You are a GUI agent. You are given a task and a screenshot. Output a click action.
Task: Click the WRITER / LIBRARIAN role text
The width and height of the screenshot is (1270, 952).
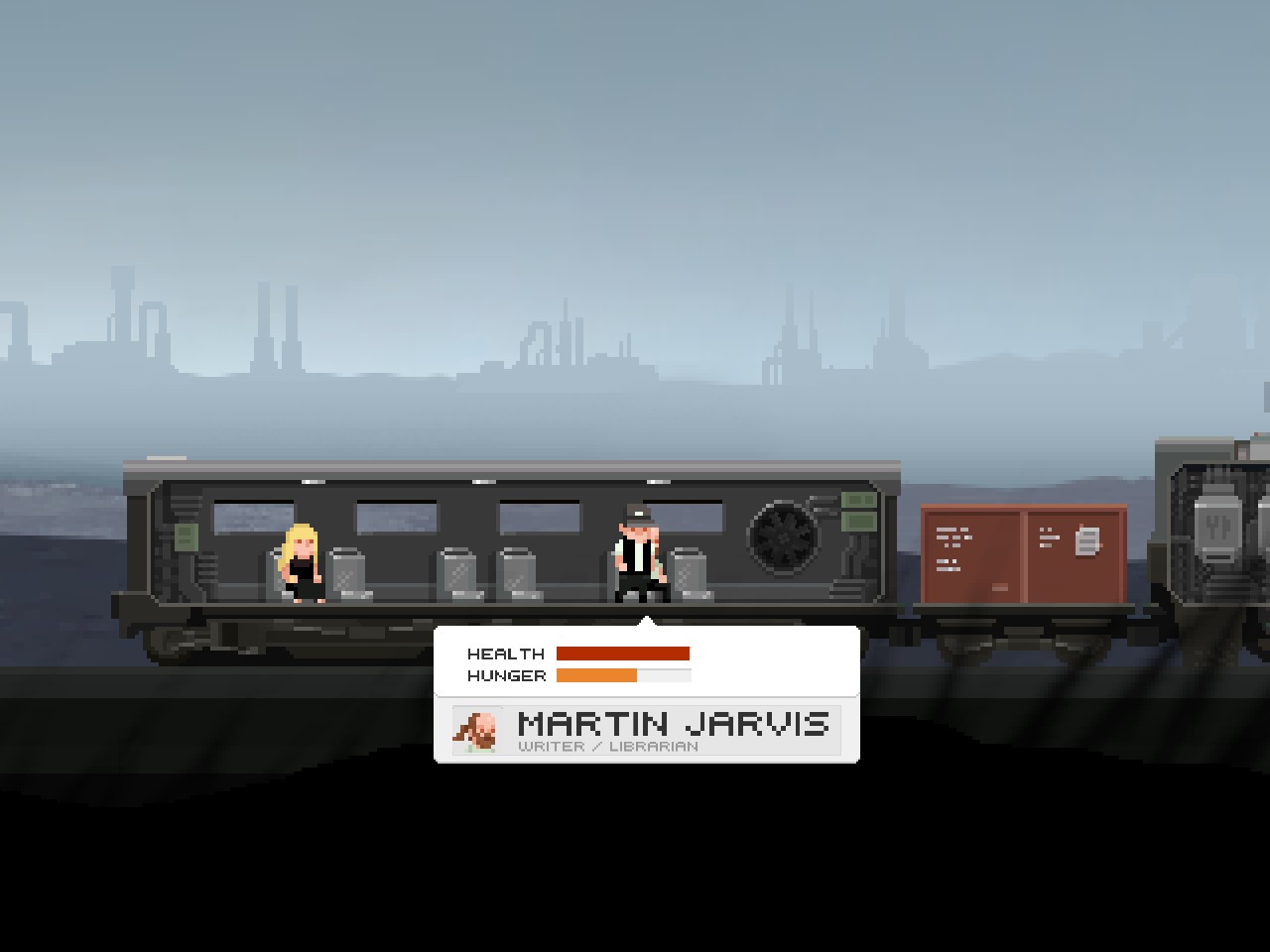pyautogui.click(x=607, y=746)
